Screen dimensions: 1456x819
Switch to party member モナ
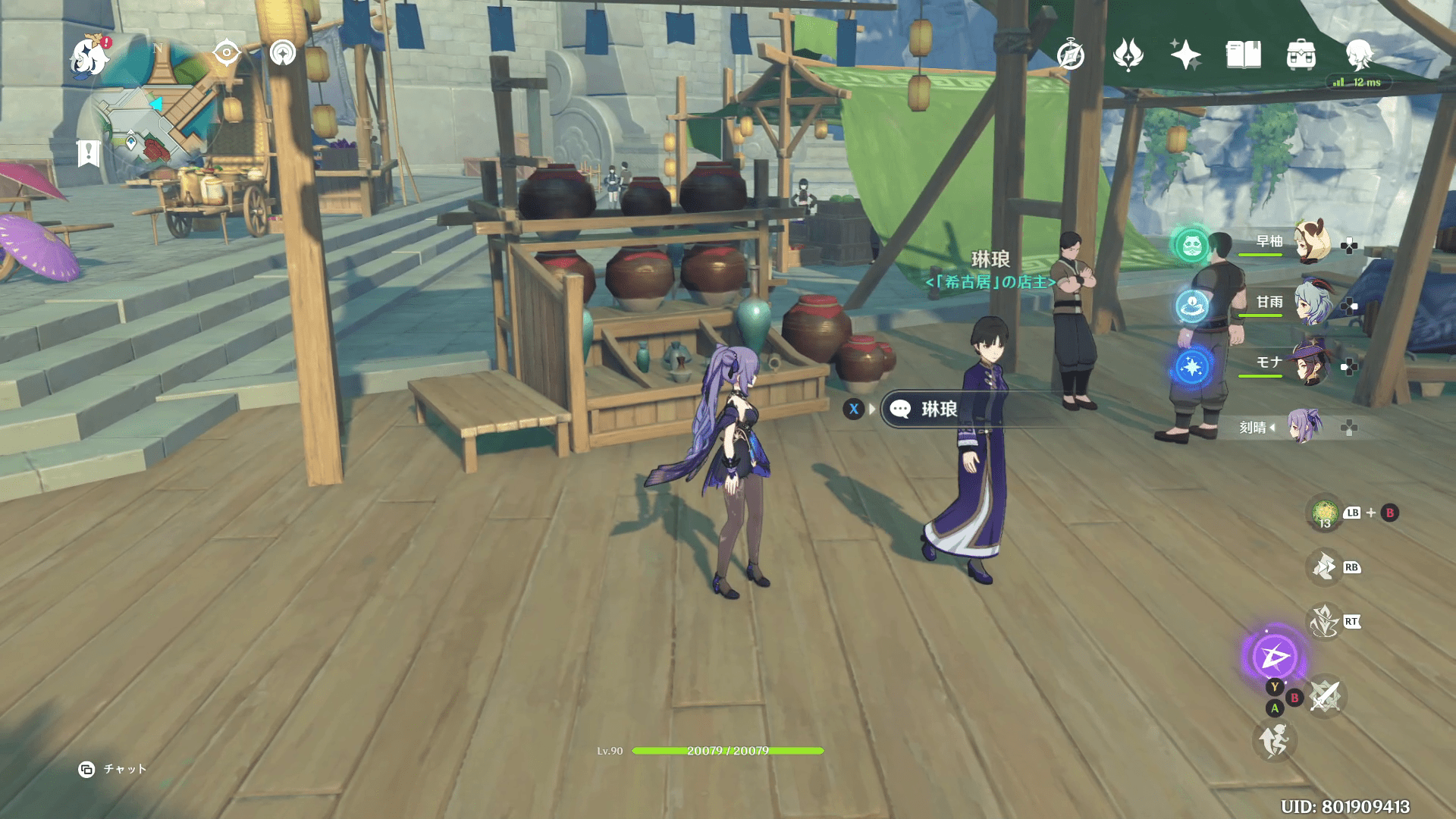click(x=1312, y=364)
